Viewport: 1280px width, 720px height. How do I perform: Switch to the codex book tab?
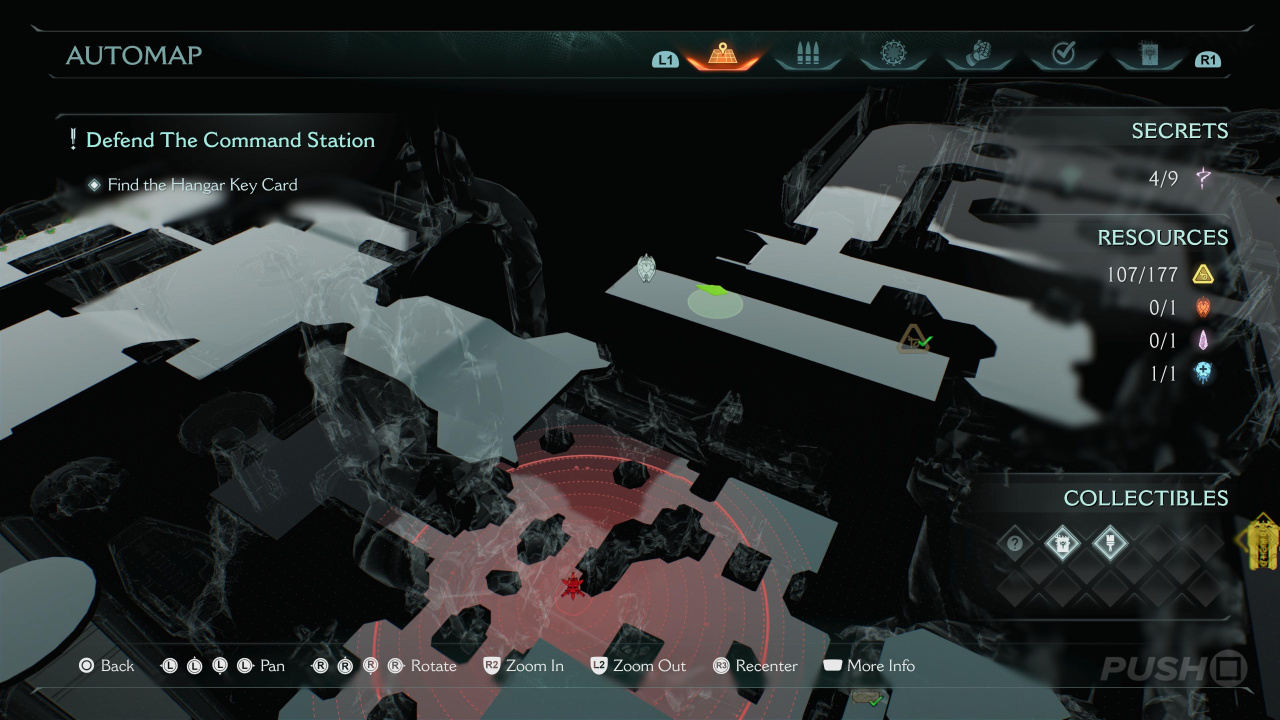click(x=1148, y=55)
